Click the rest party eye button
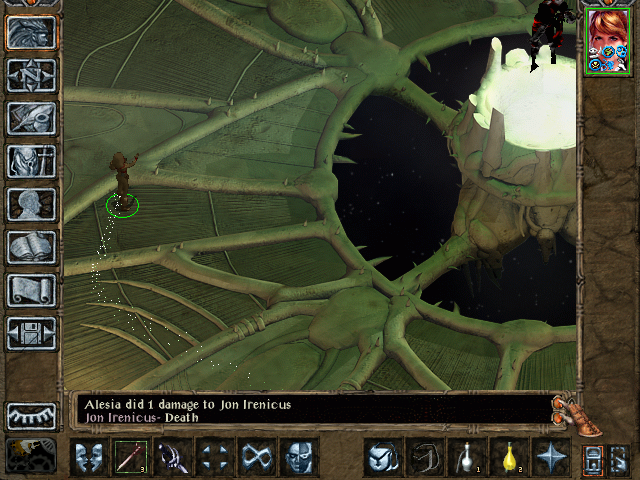This screenshot has width=640, height=480. pos(31,416)
